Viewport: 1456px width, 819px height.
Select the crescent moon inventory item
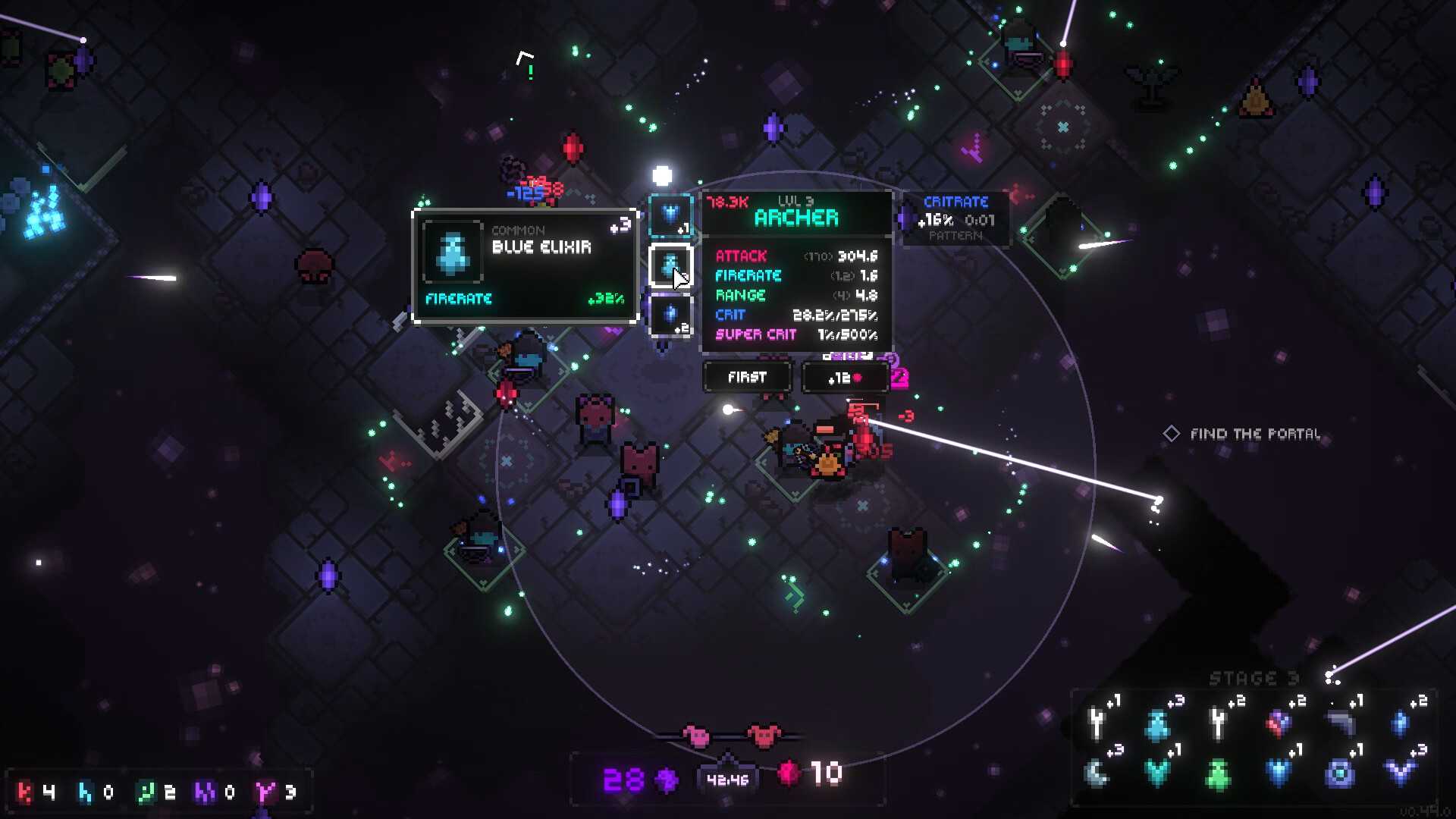pyautogui.click(x=1097, y=773)
